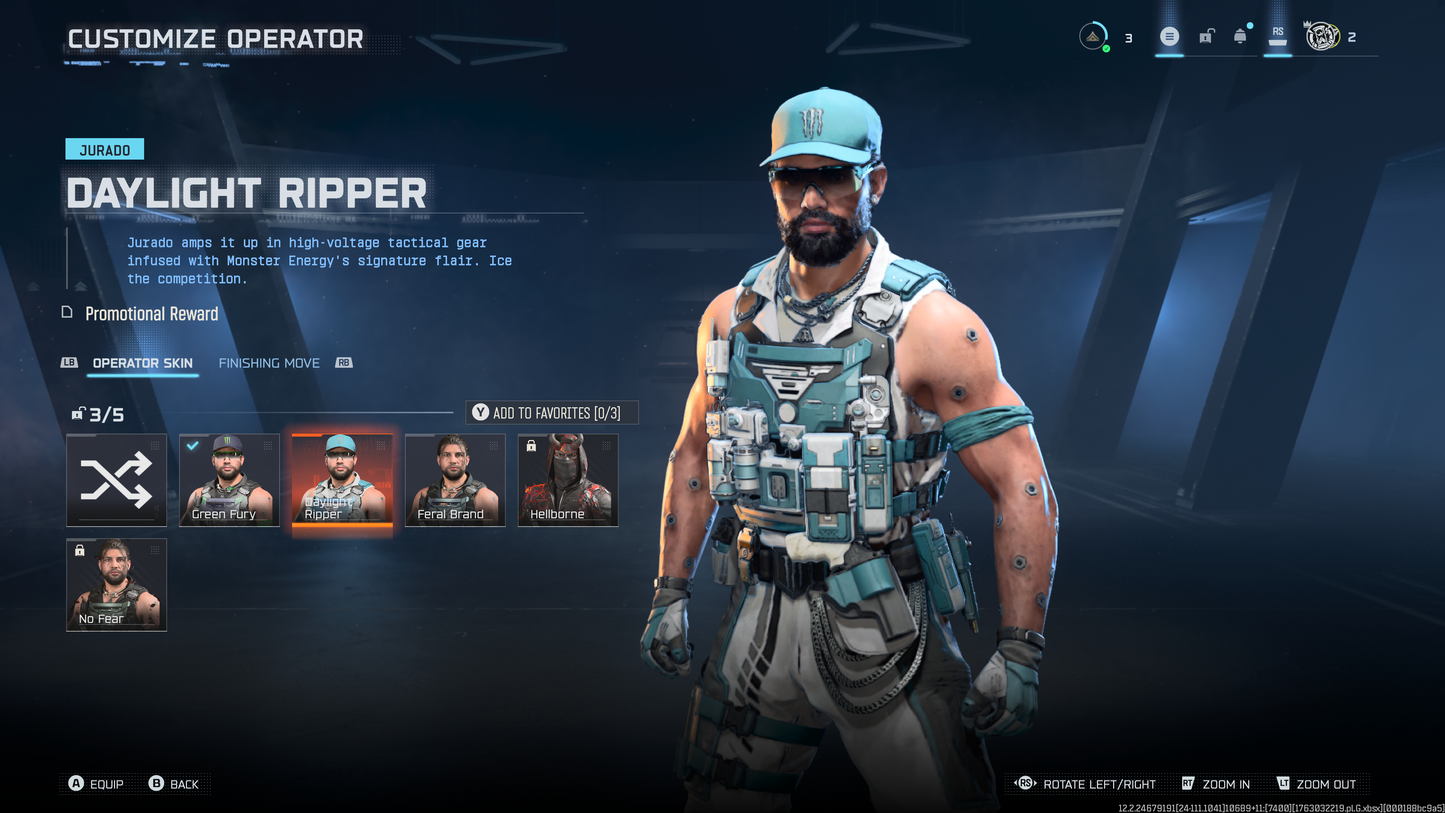Viewport: 1445px width, 813px height.
Task: Toggle Add to Favorites for Daylight Ripper
Action: (x=551, y=412)
